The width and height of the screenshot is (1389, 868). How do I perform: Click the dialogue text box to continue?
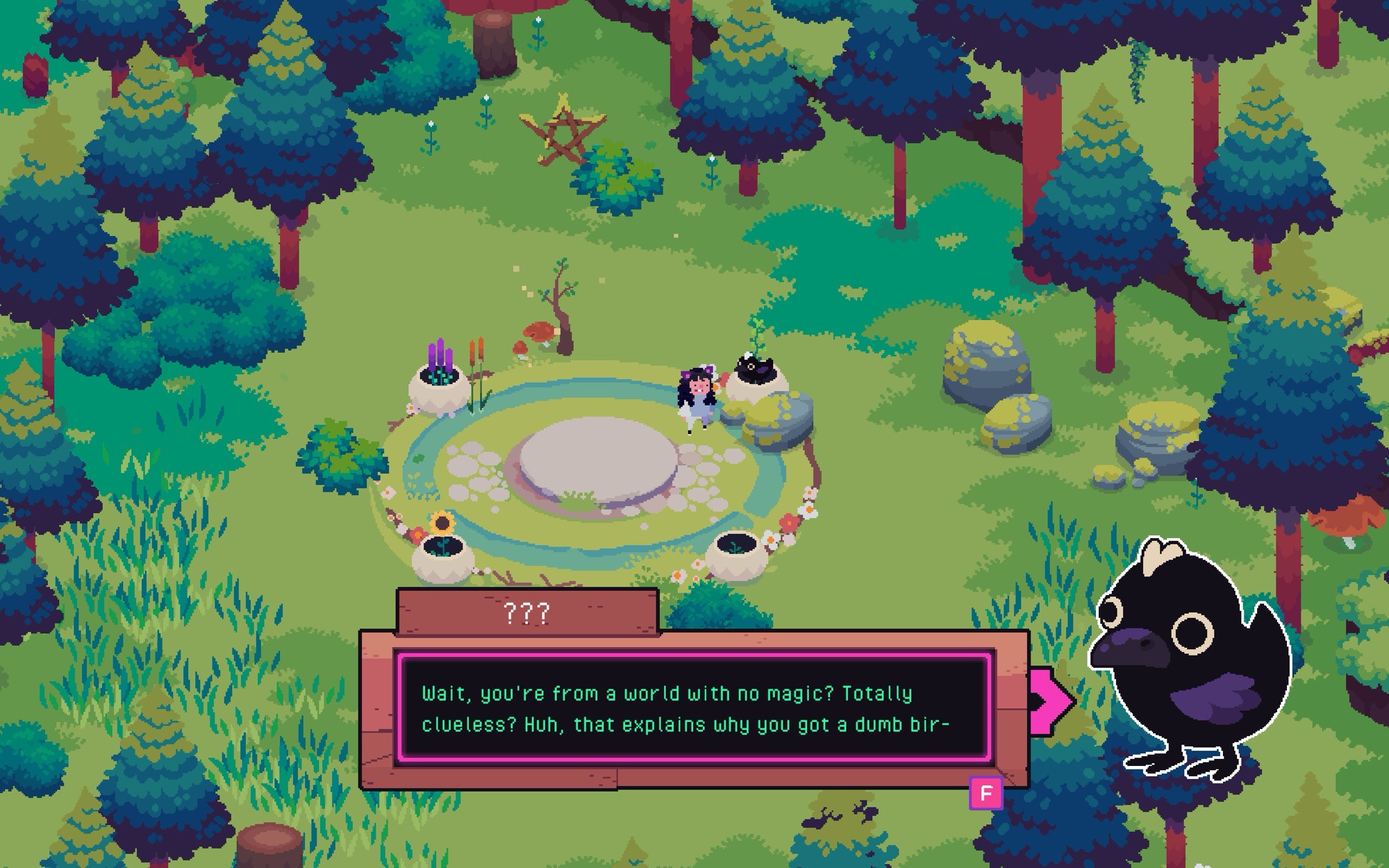(x=694, y=708)
